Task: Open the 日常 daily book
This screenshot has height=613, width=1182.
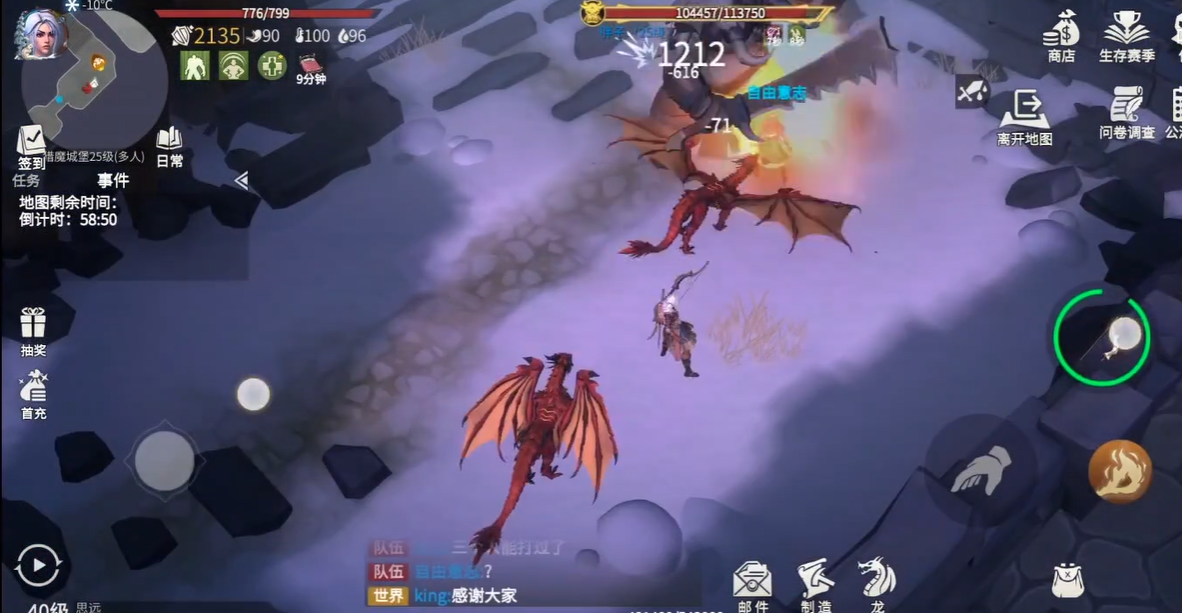Action: [x=169, y=143]
